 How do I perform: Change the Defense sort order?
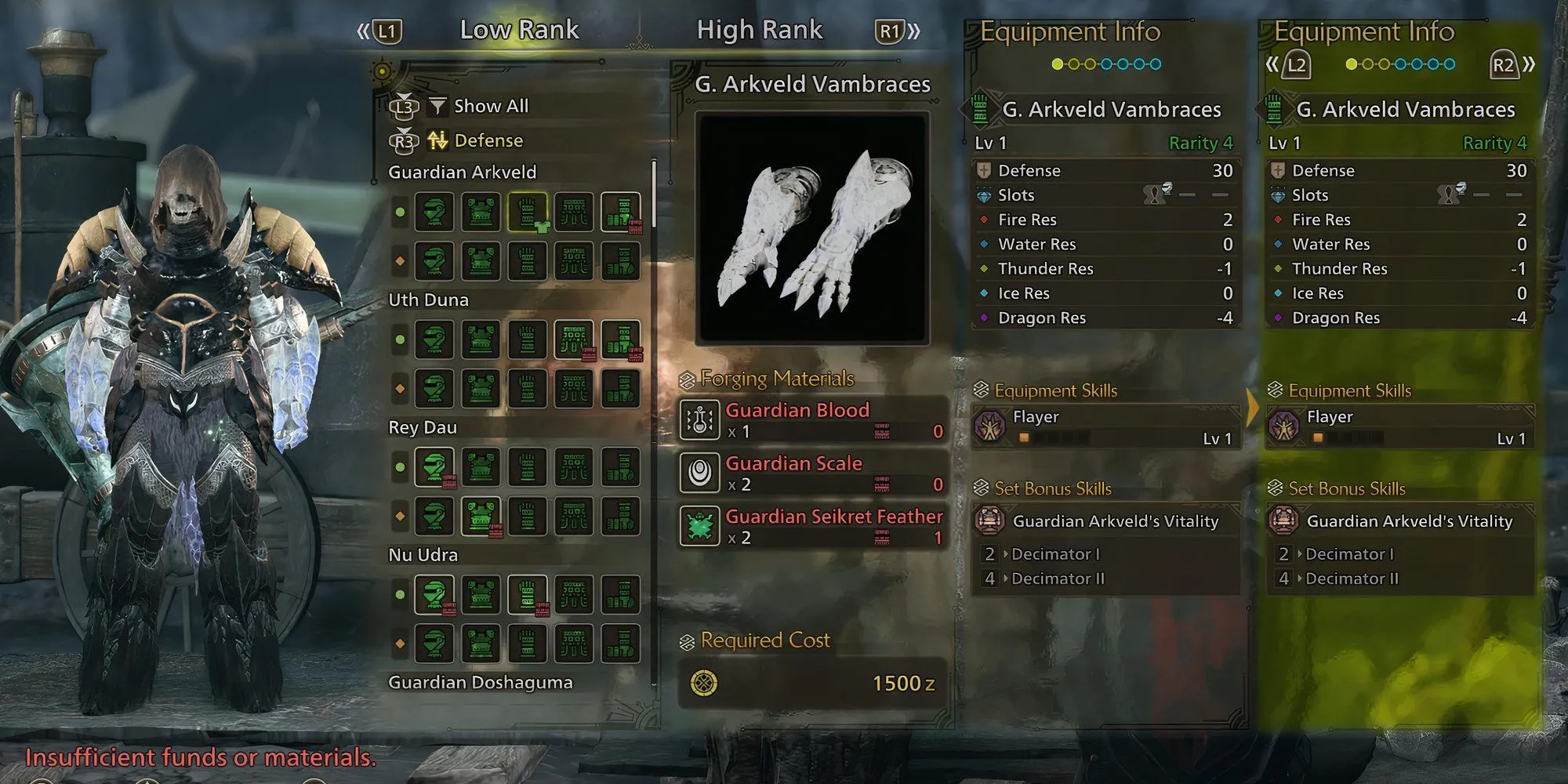click(x=488, y=140)
